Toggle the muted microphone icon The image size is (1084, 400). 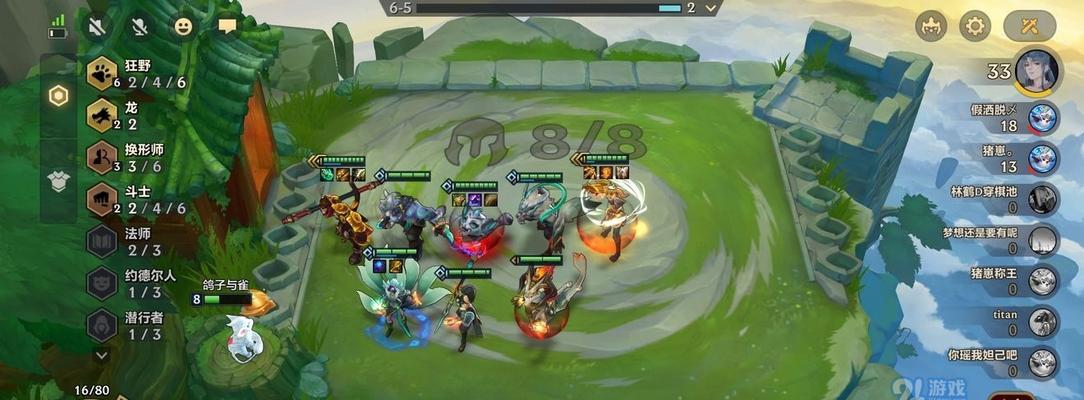pyautogui.click(x=139, y=27)
